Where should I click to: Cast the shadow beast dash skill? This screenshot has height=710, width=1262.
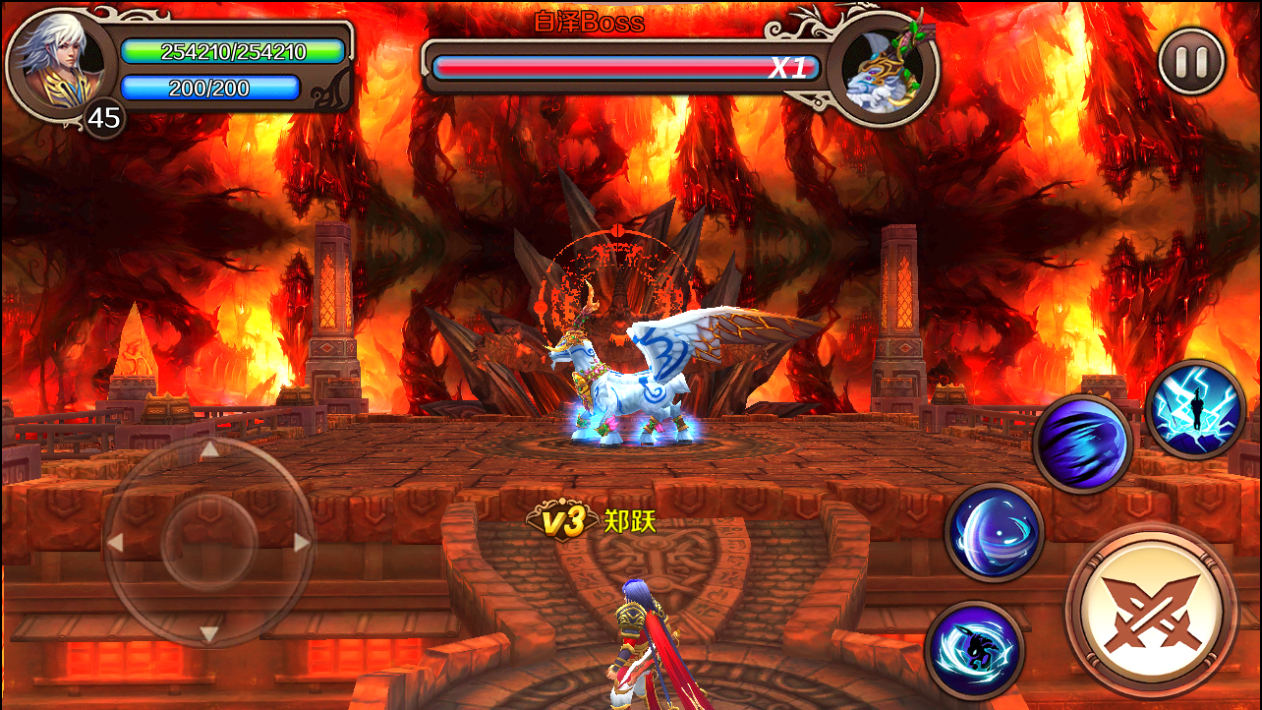tap(974, 650)
